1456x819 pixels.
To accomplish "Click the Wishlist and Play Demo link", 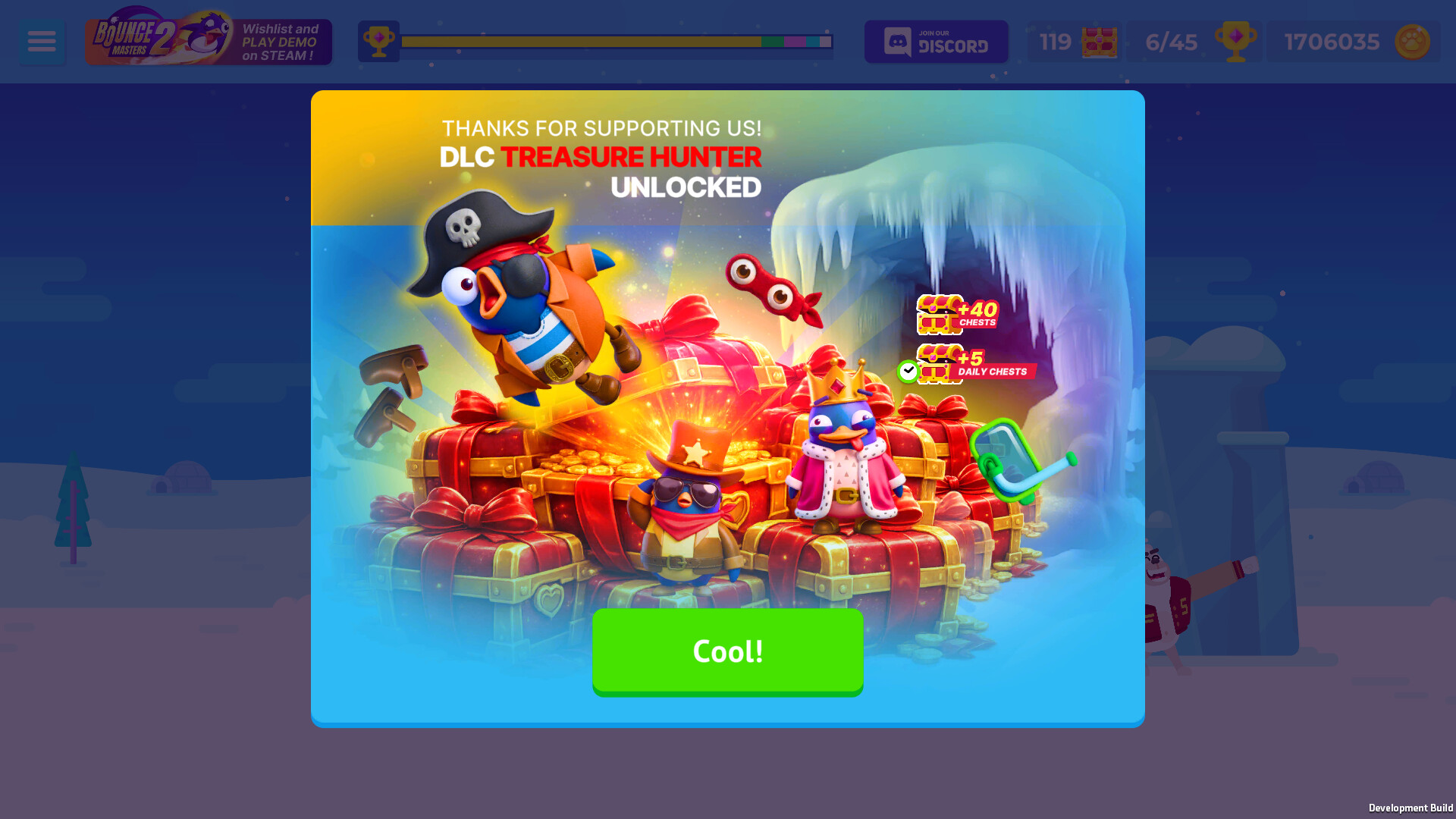I will click(x=281, y=42).
